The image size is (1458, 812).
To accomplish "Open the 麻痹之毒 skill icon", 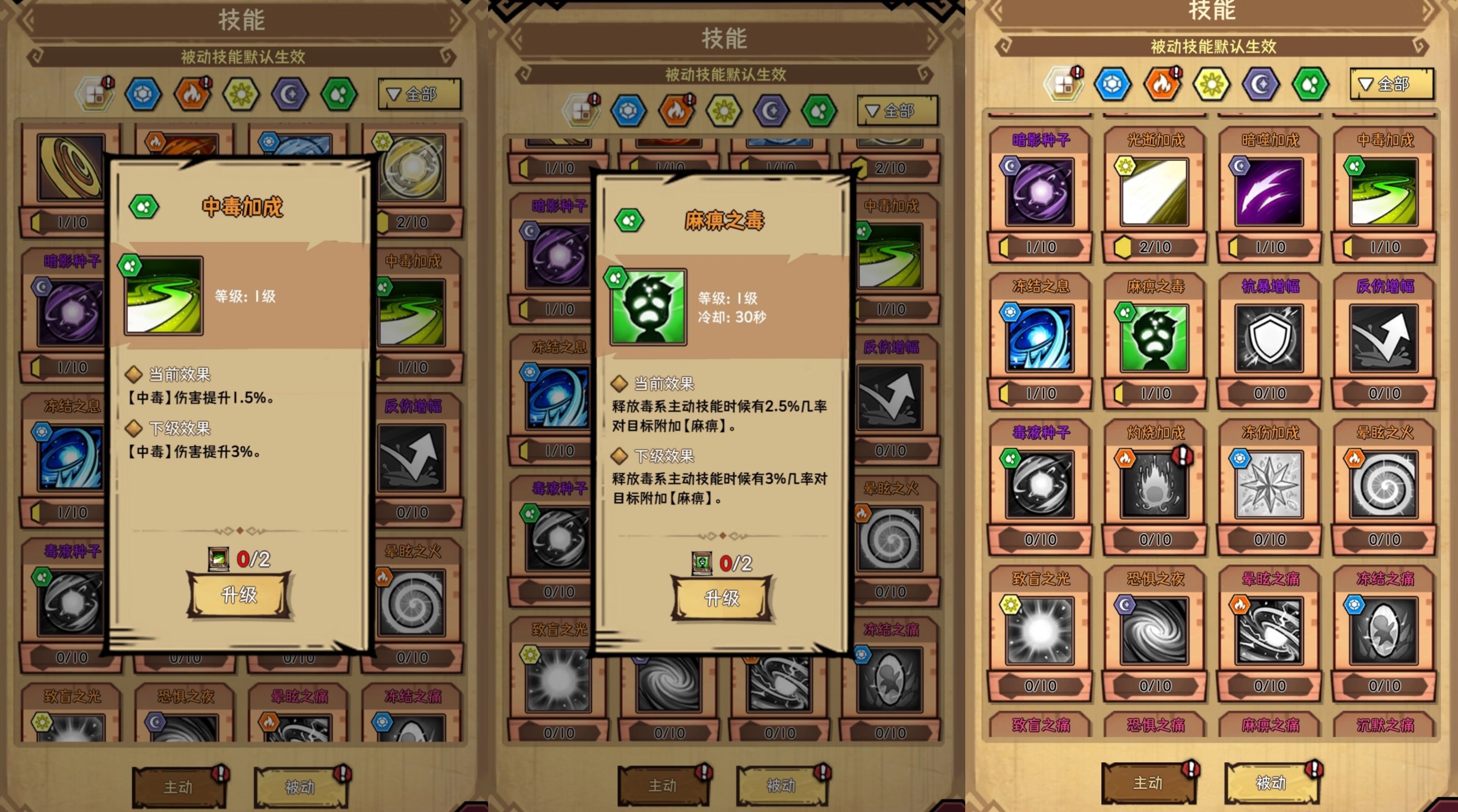I will [x=1154, y=337].
